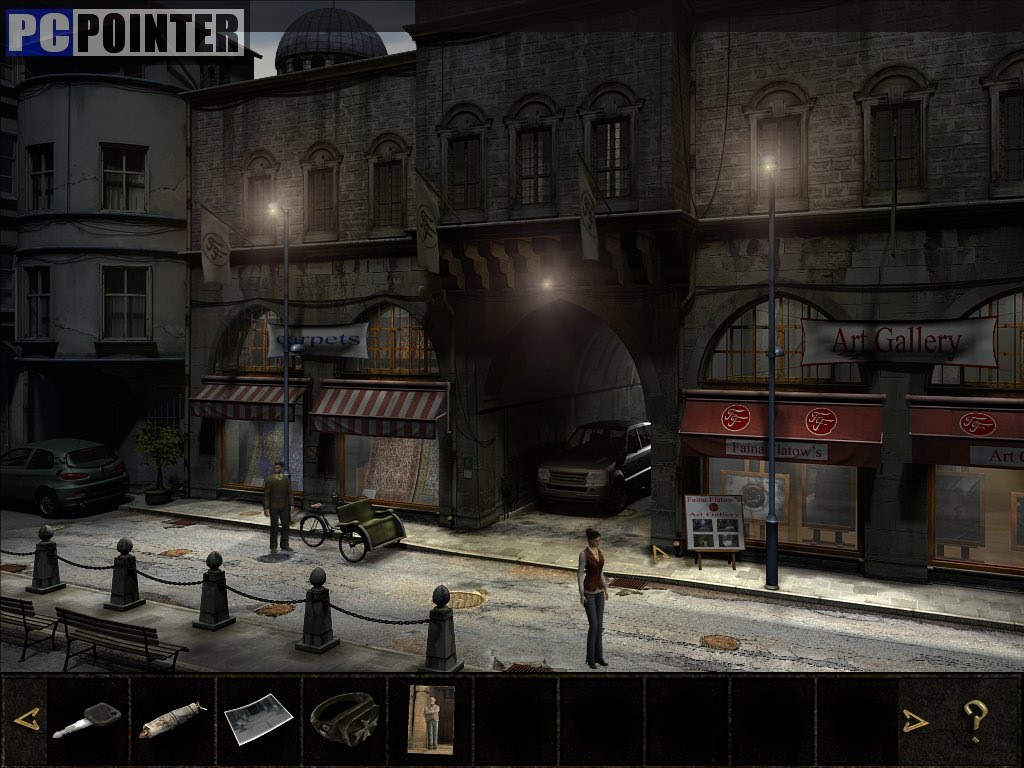Image resolution: width=1024 pixels, height=768 pixels.
Task: Choose the signet ring in inventory
Action: click(x=344, y=718)
